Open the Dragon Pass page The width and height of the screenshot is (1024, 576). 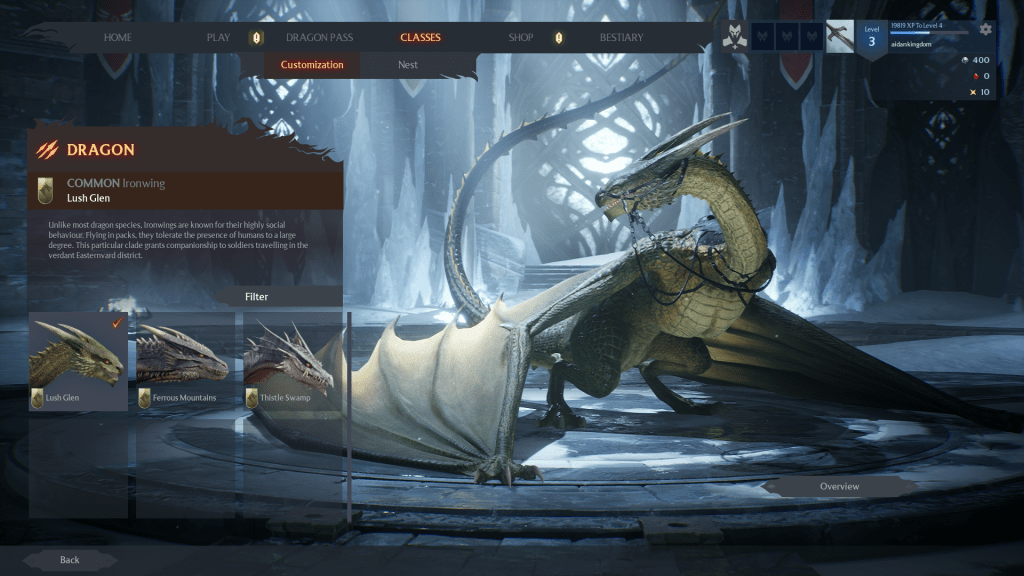coord(319,38)
